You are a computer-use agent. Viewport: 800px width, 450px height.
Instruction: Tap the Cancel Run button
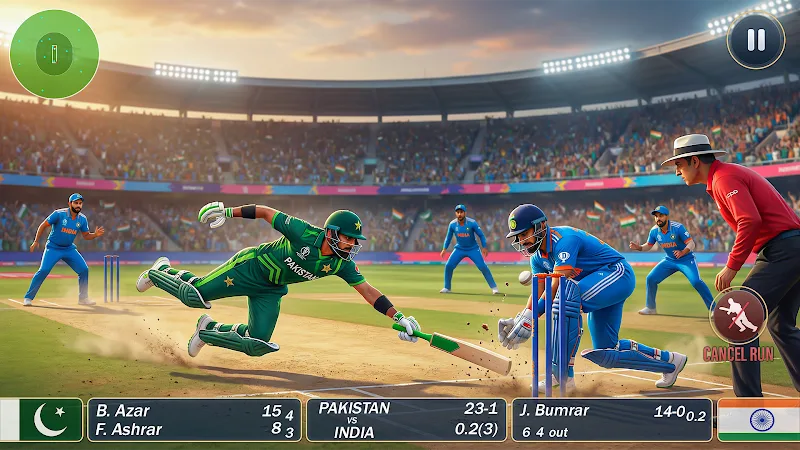(738, 318)
